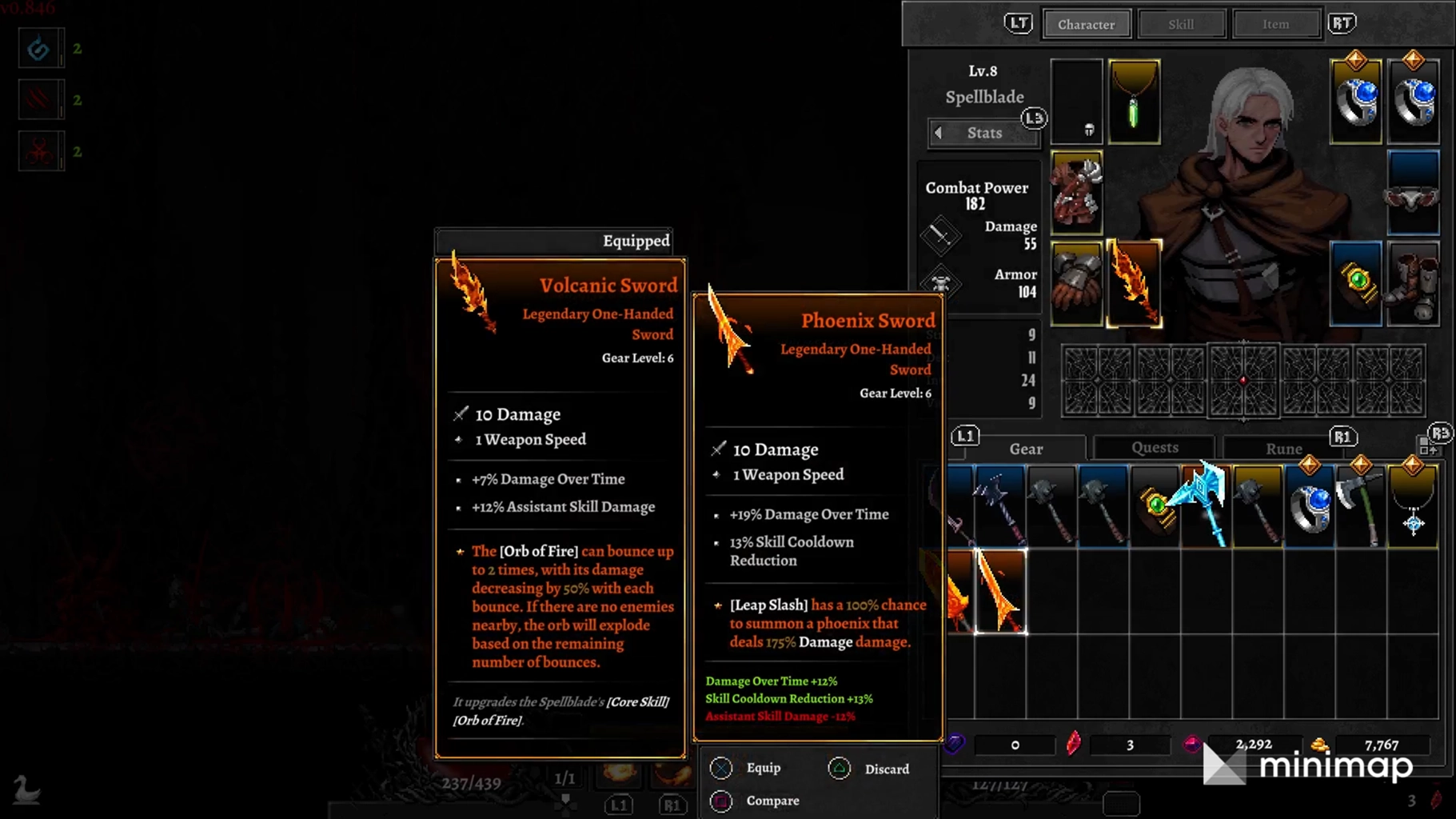The width and height of the screenshot is (1456, 819).
Task: Select the equipped leather gloves slot
Action: (1076, 284)
